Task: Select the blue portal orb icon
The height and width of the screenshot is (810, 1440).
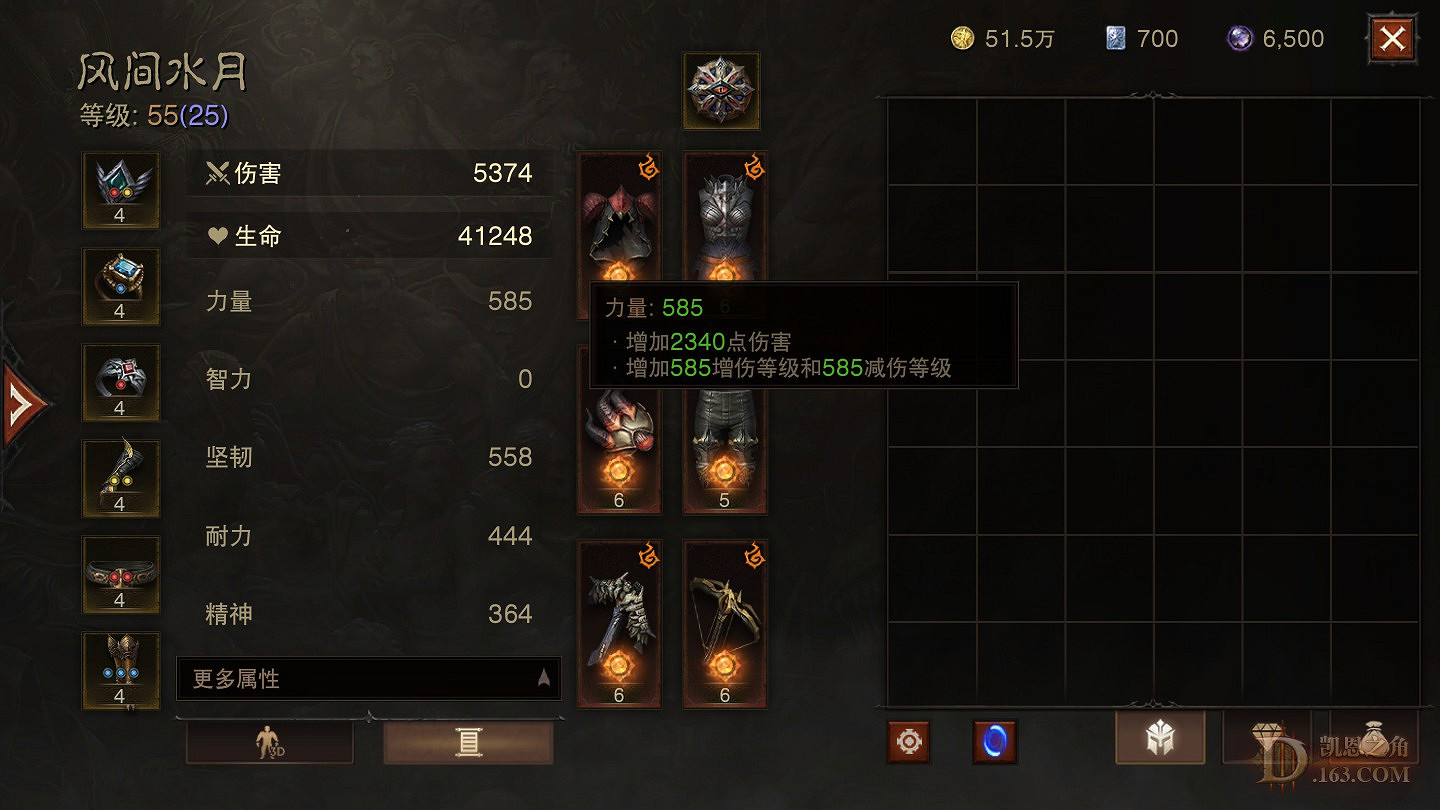Action: click(x=995, y=742)
